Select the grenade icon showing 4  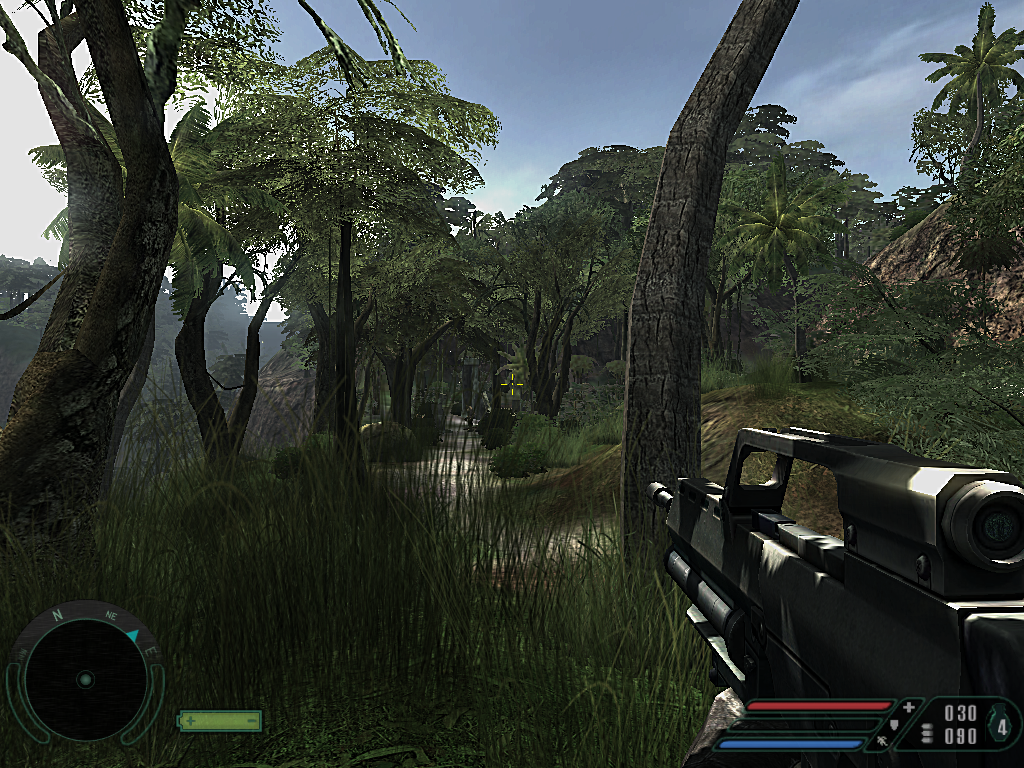click(x=1001, y=726)
